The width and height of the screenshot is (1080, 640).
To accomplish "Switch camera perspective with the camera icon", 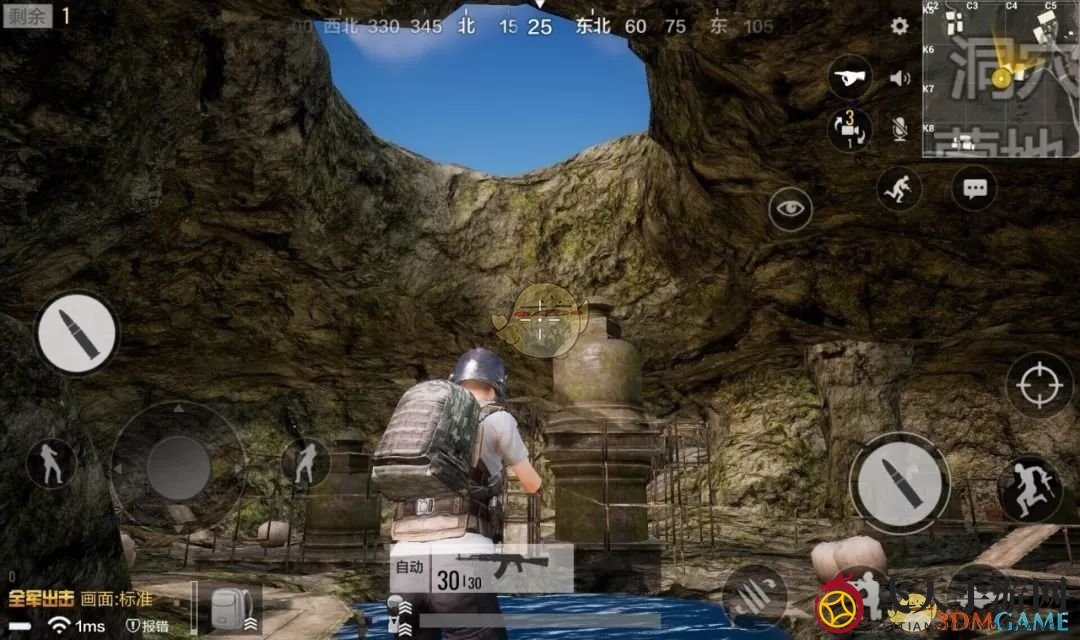I will 849,130.
